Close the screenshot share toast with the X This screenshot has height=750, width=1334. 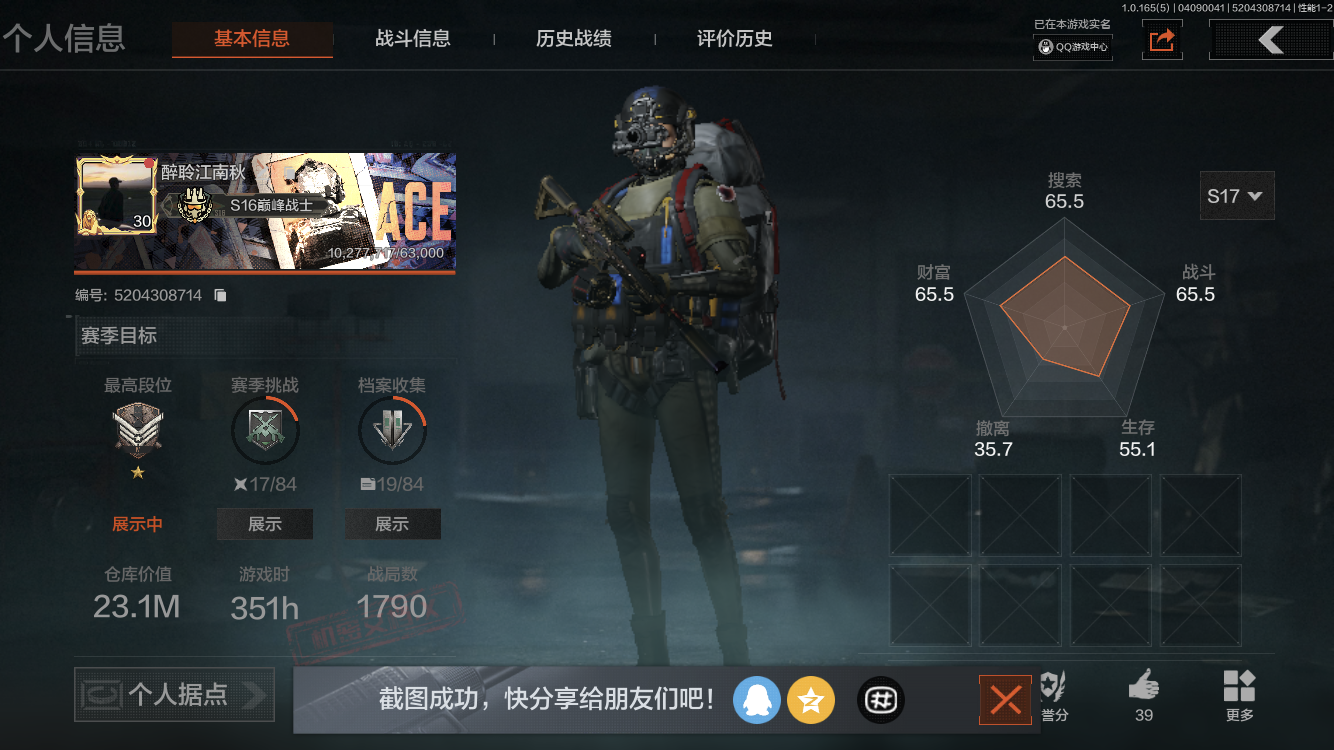(x=1005, y=700)
